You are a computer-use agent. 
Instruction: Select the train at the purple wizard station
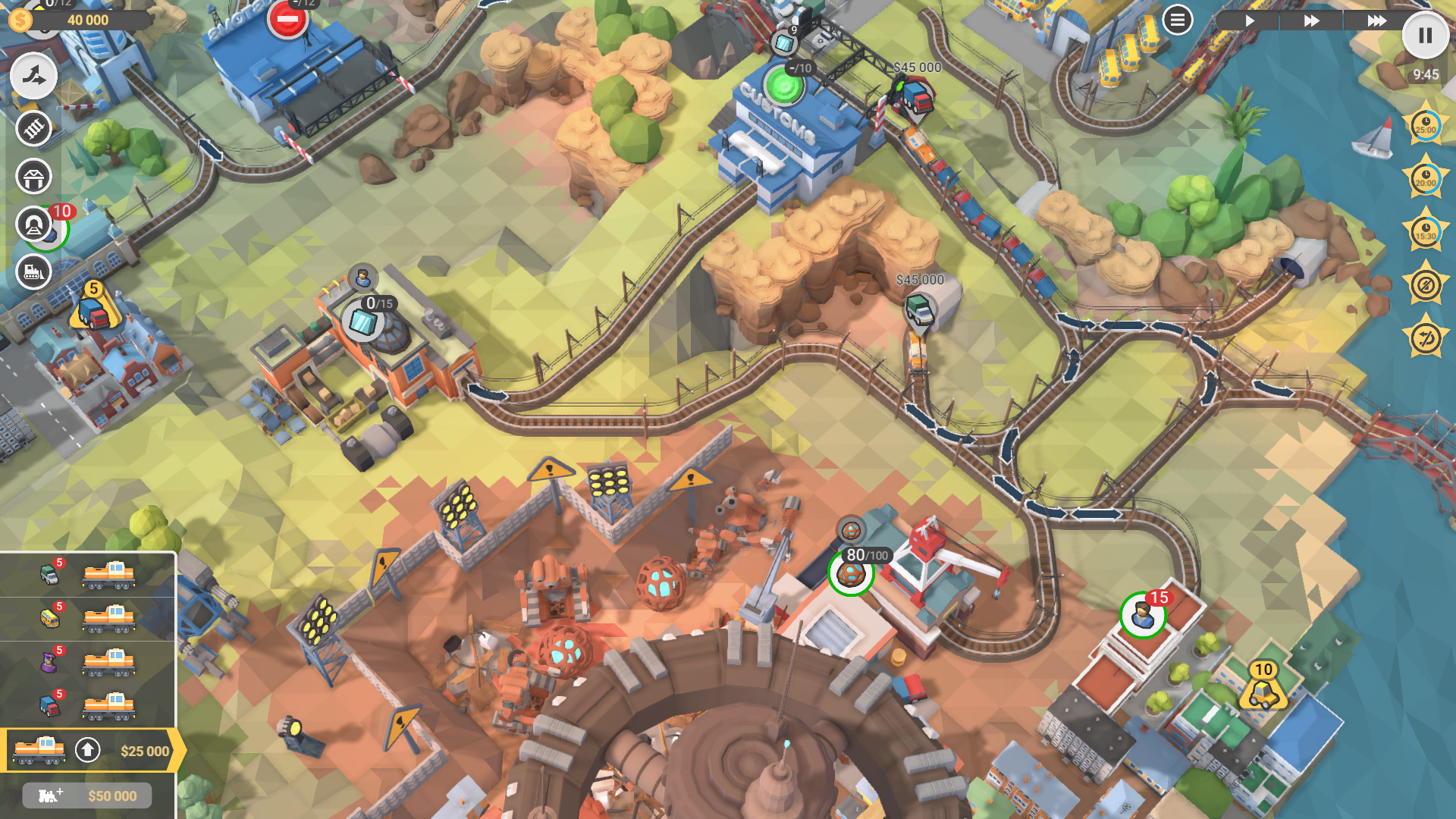click(x=109, y=663)
